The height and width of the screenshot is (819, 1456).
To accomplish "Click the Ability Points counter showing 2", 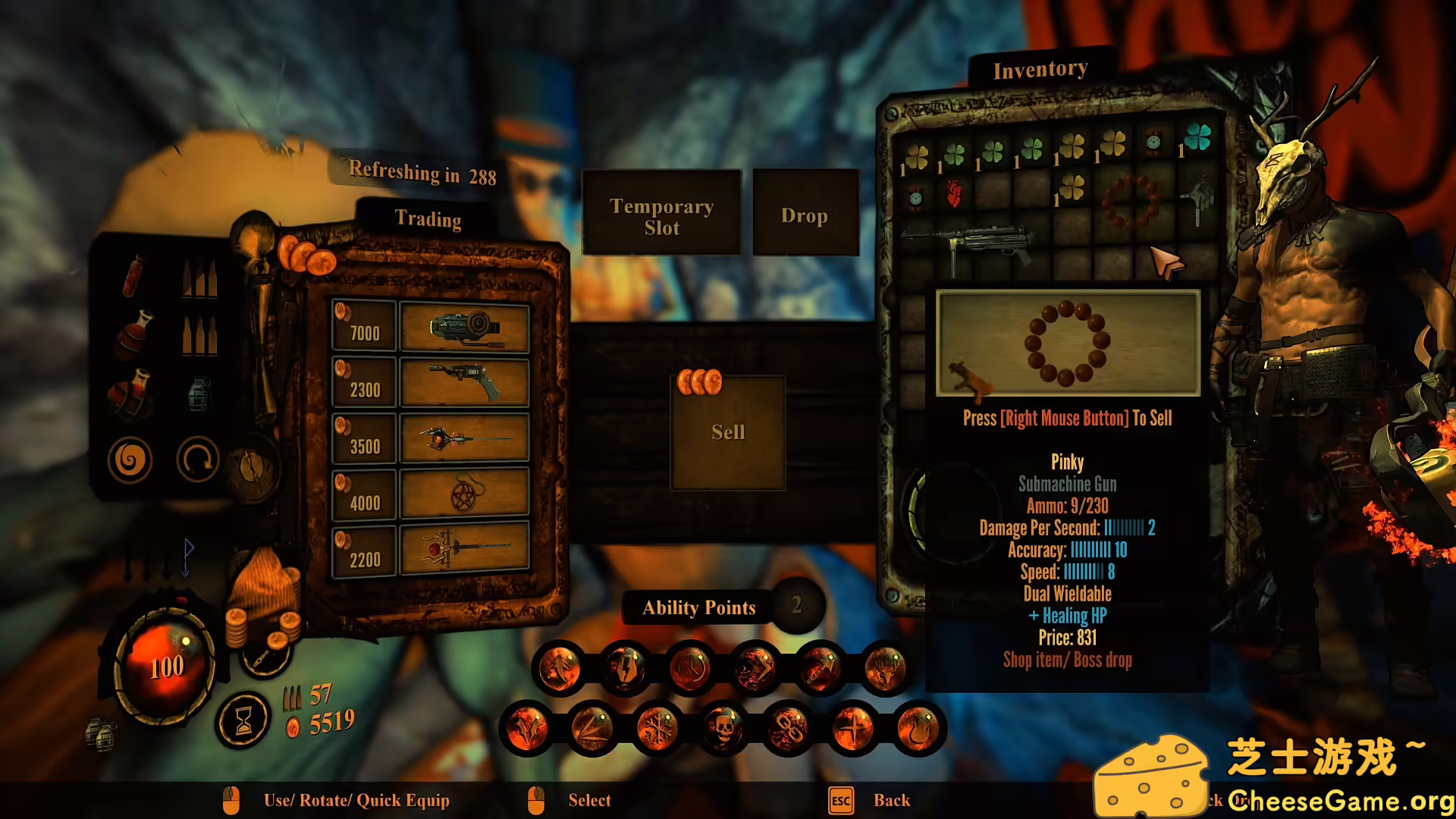I will [x=796, y=607].
